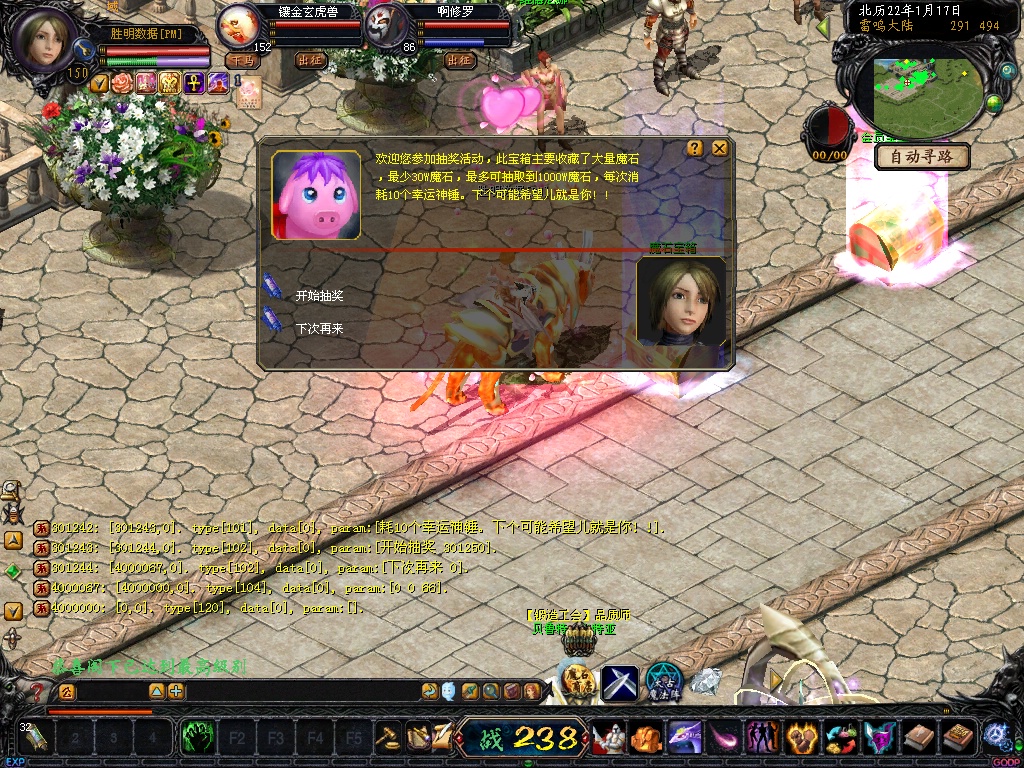
Task: Click the 下马 dismount button
Action: [x=242, y=60]
